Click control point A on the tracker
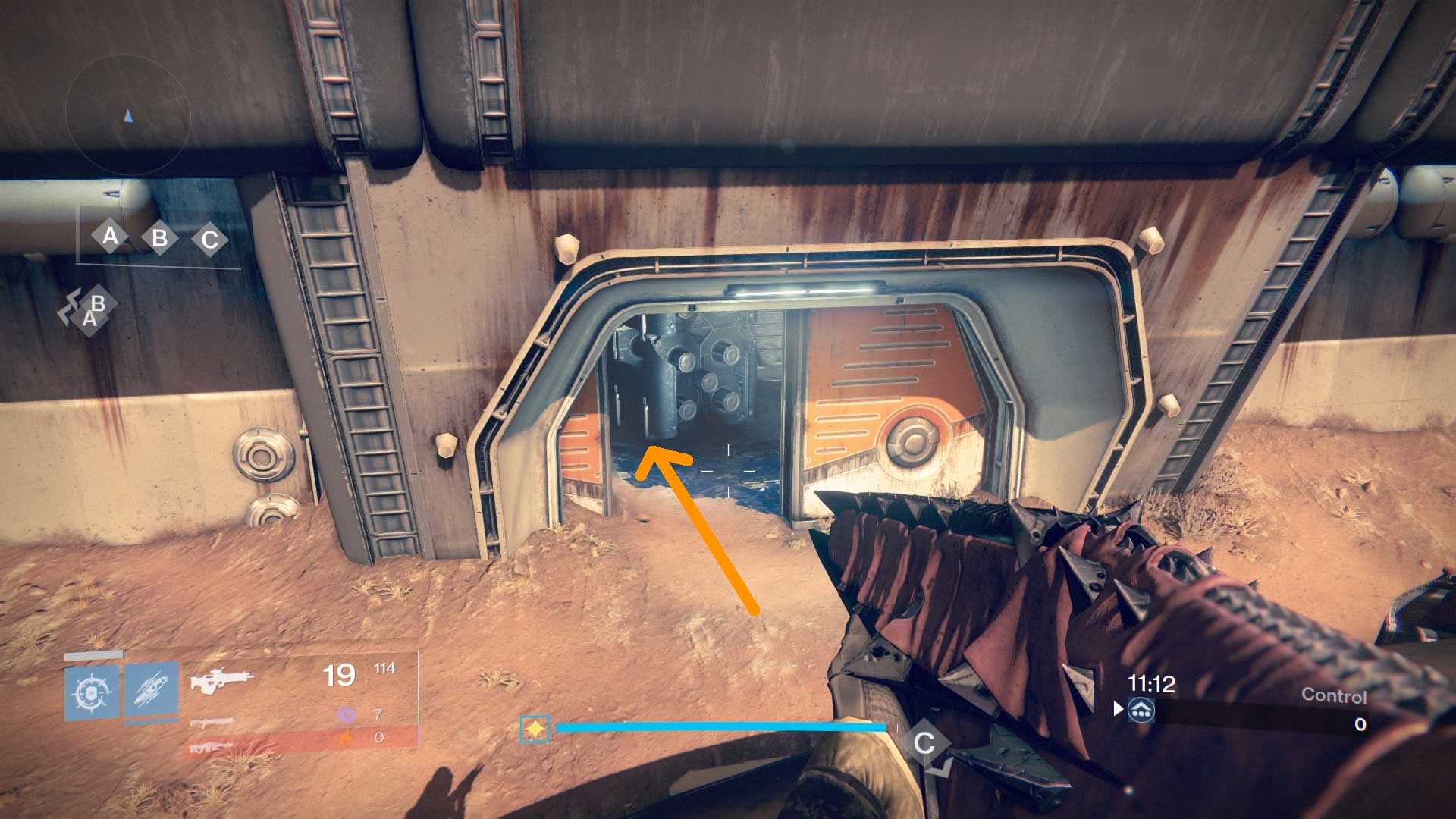Screen dimensions: 1456x819 (x=110, y=237)
